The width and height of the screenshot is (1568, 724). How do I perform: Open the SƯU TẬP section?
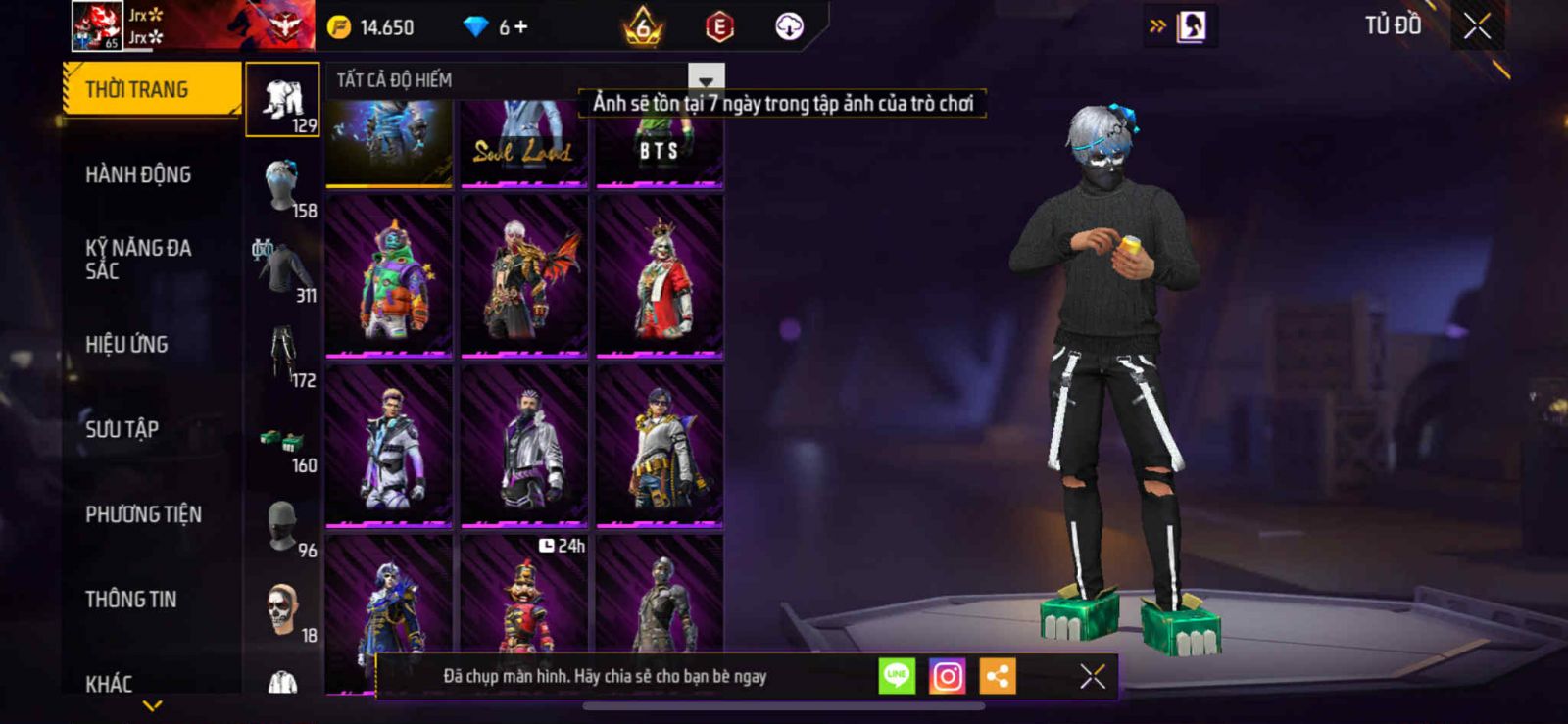[x=122, y=429]
